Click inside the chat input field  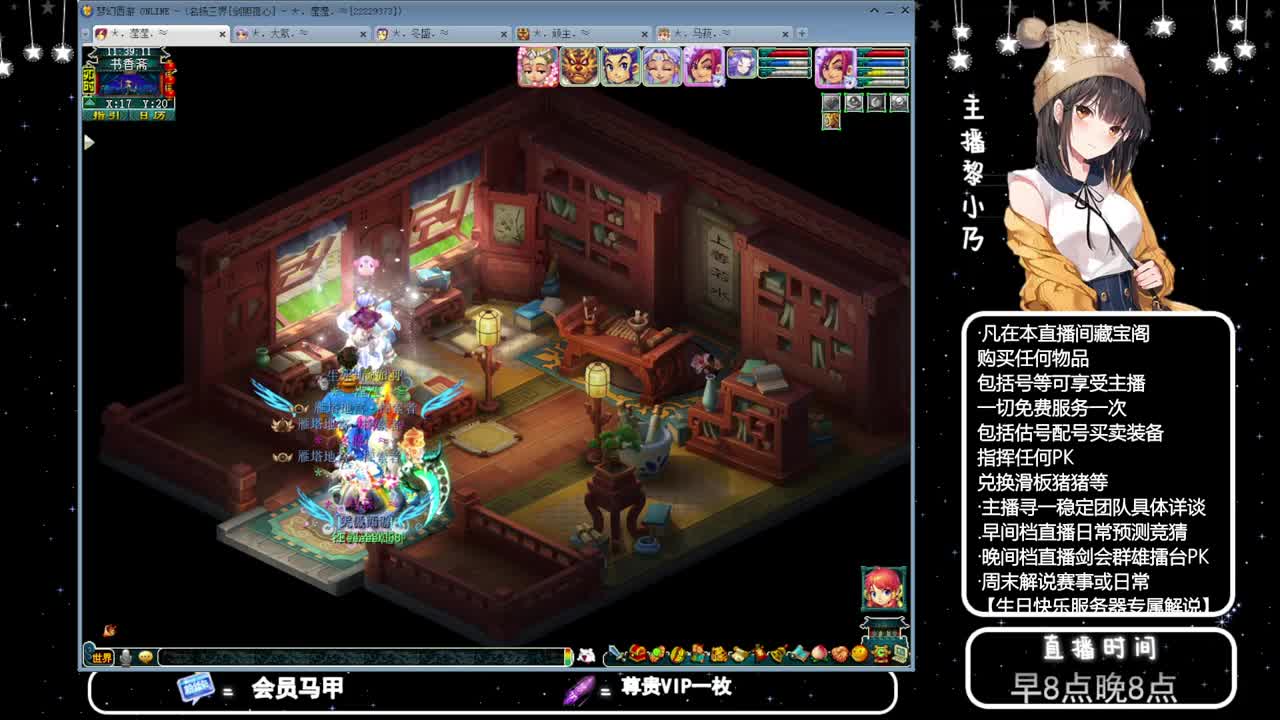pos(360,656)
